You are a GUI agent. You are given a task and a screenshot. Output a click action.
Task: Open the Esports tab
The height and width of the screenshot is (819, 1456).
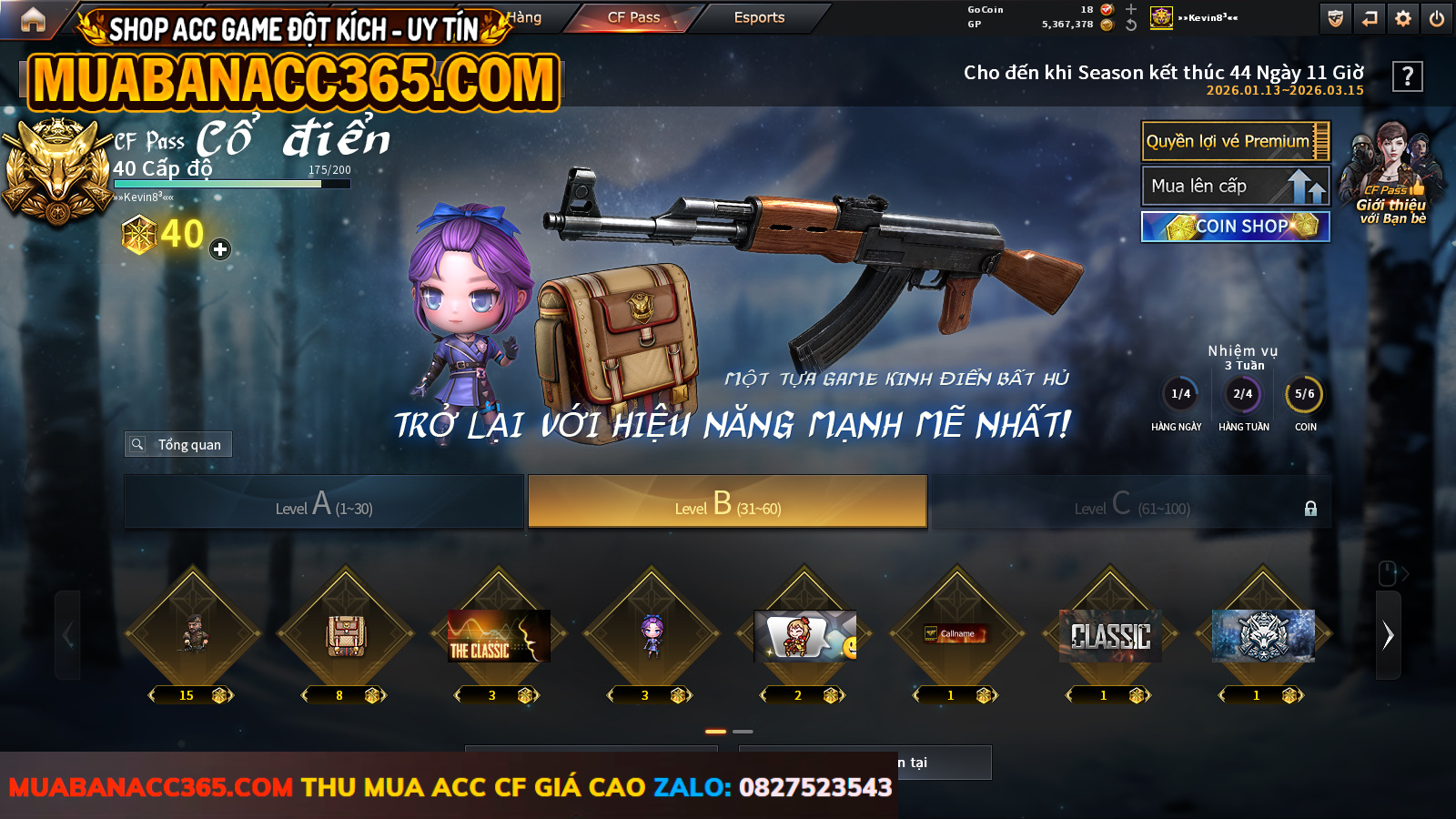pyautogui.click(x=759, y=17)
